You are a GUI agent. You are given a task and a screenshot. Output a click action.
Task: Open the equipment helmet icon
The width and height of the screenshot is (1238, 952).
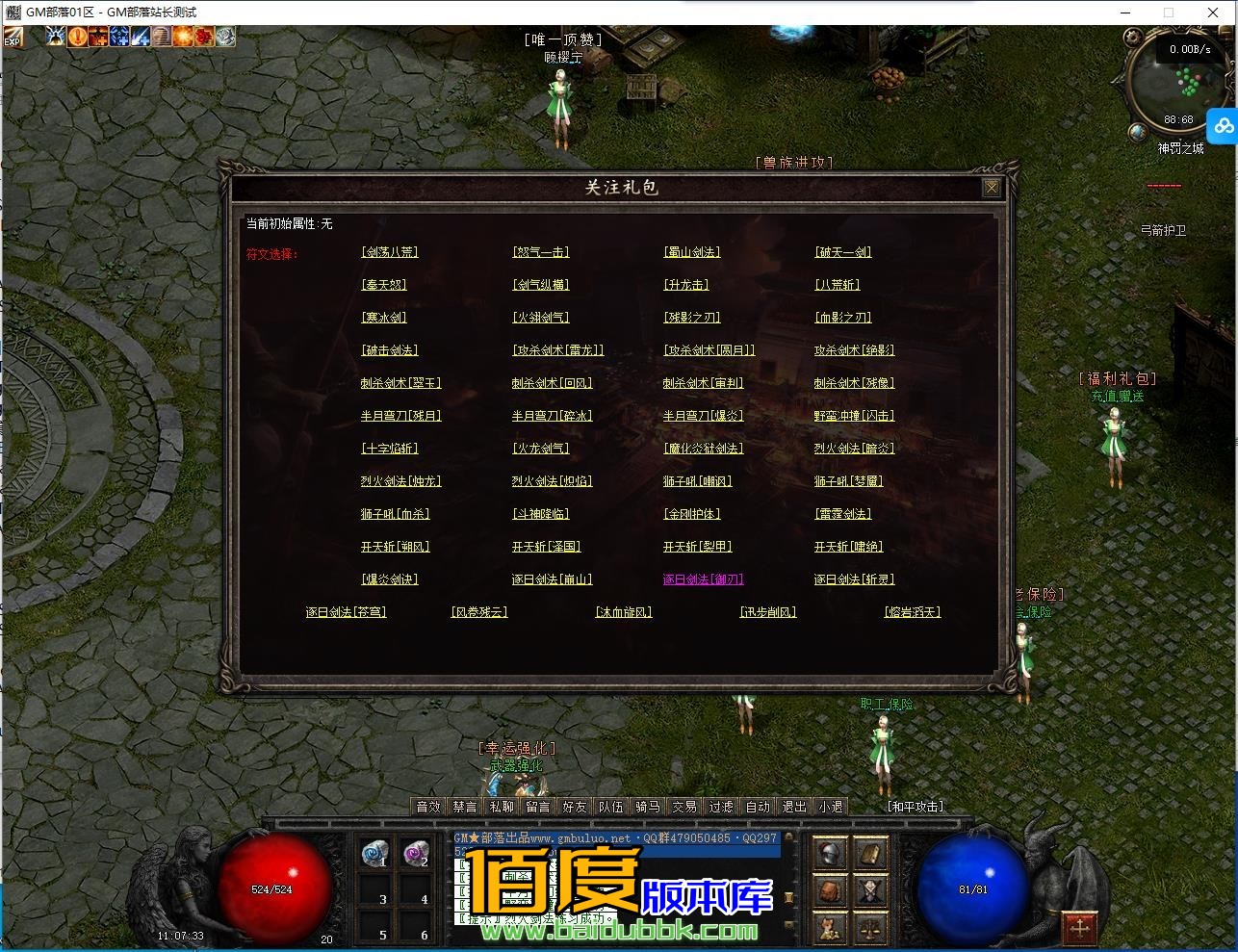tap(829, 856)
